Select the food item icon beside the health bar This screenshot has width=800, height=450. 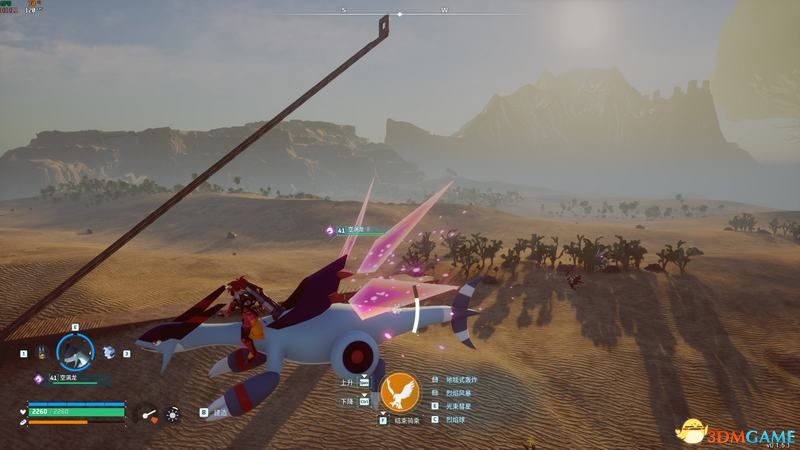point(148,411)
